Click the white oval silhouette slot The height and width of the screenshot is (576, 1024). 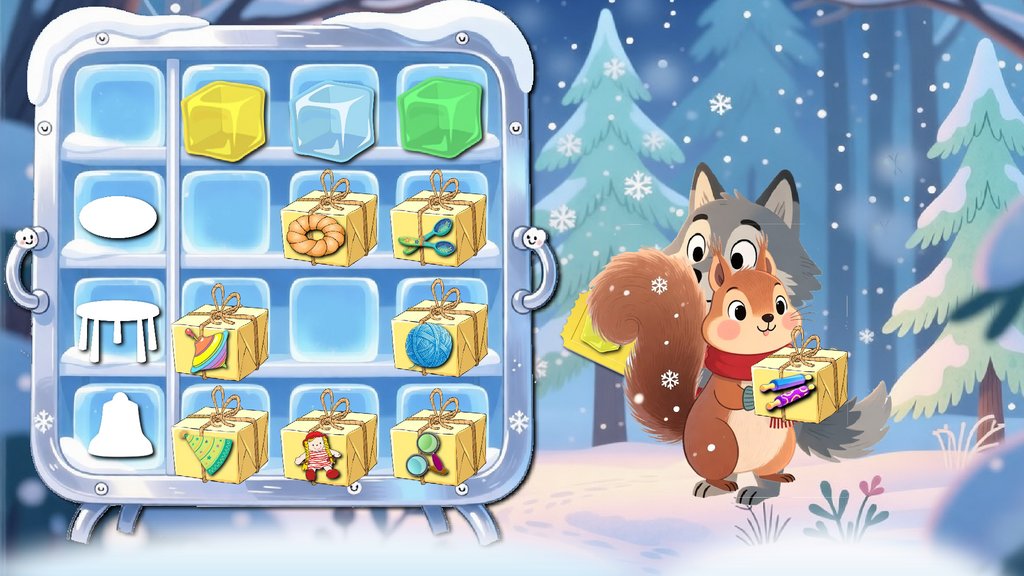coord(119,220)
